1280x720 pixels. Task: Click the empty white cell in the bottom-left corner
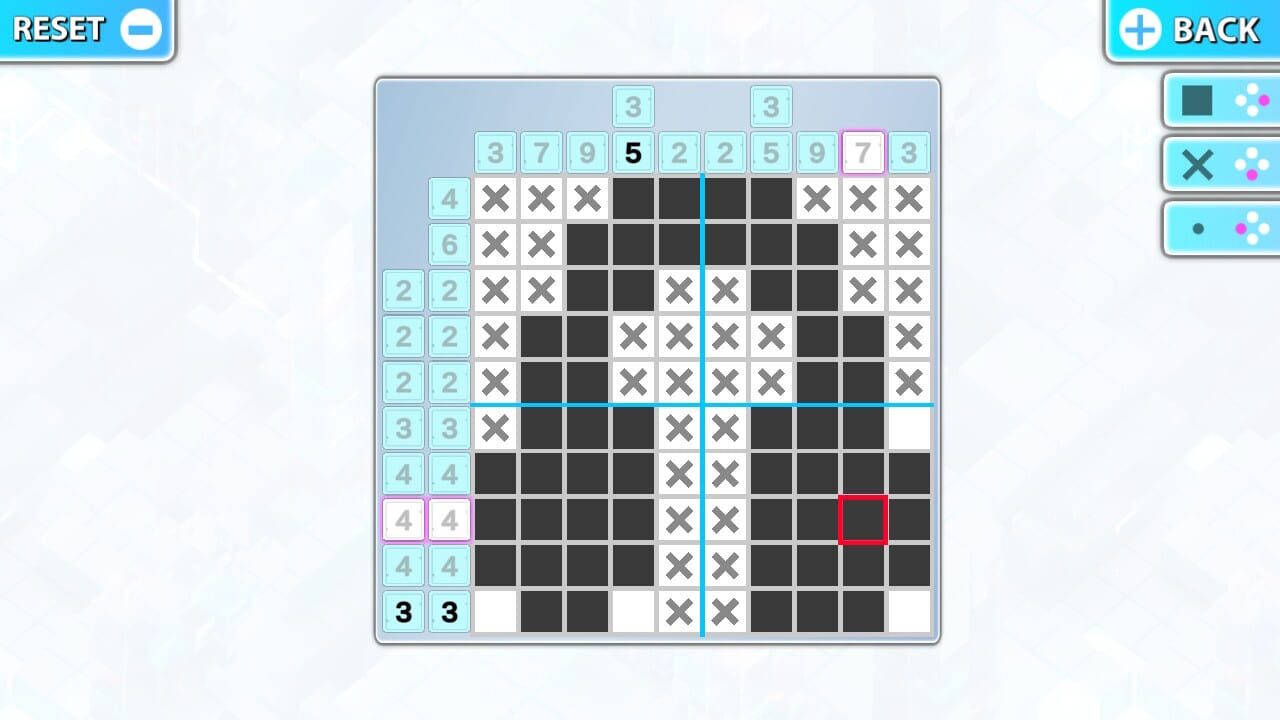point(494,611)
